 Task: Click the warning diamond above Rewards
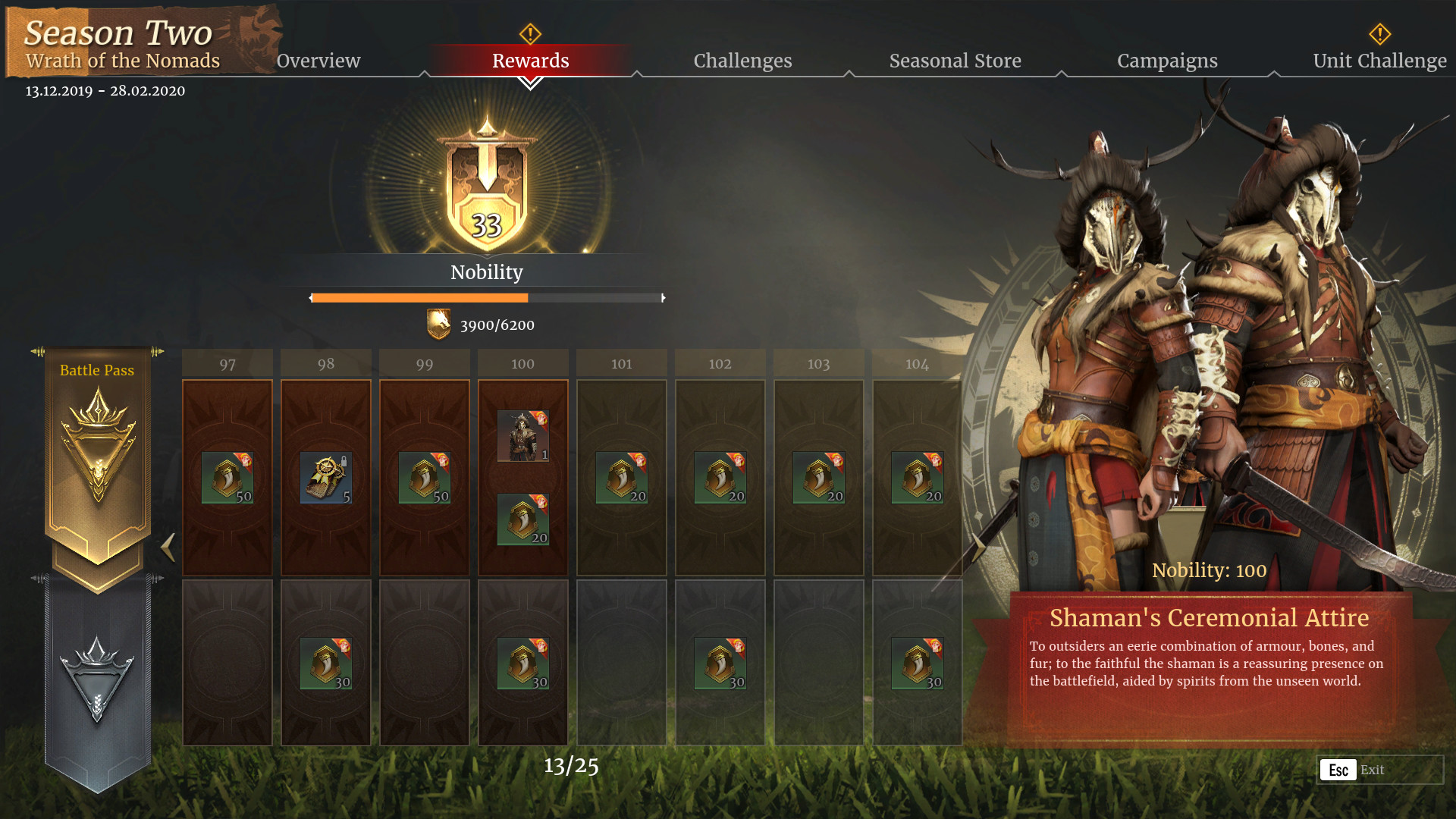[530, 33]
